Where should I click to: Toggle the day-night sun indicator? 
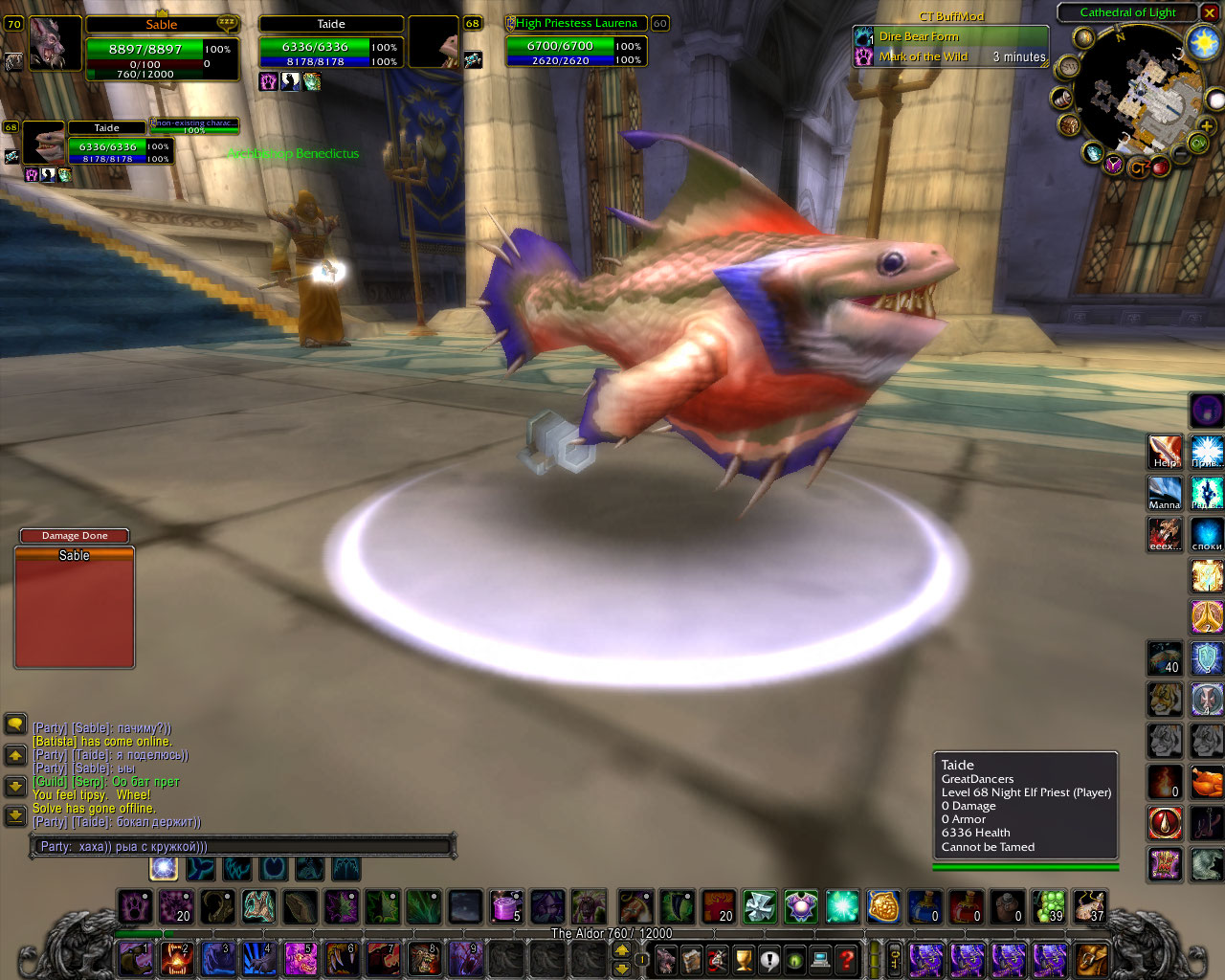[1202, 42]
